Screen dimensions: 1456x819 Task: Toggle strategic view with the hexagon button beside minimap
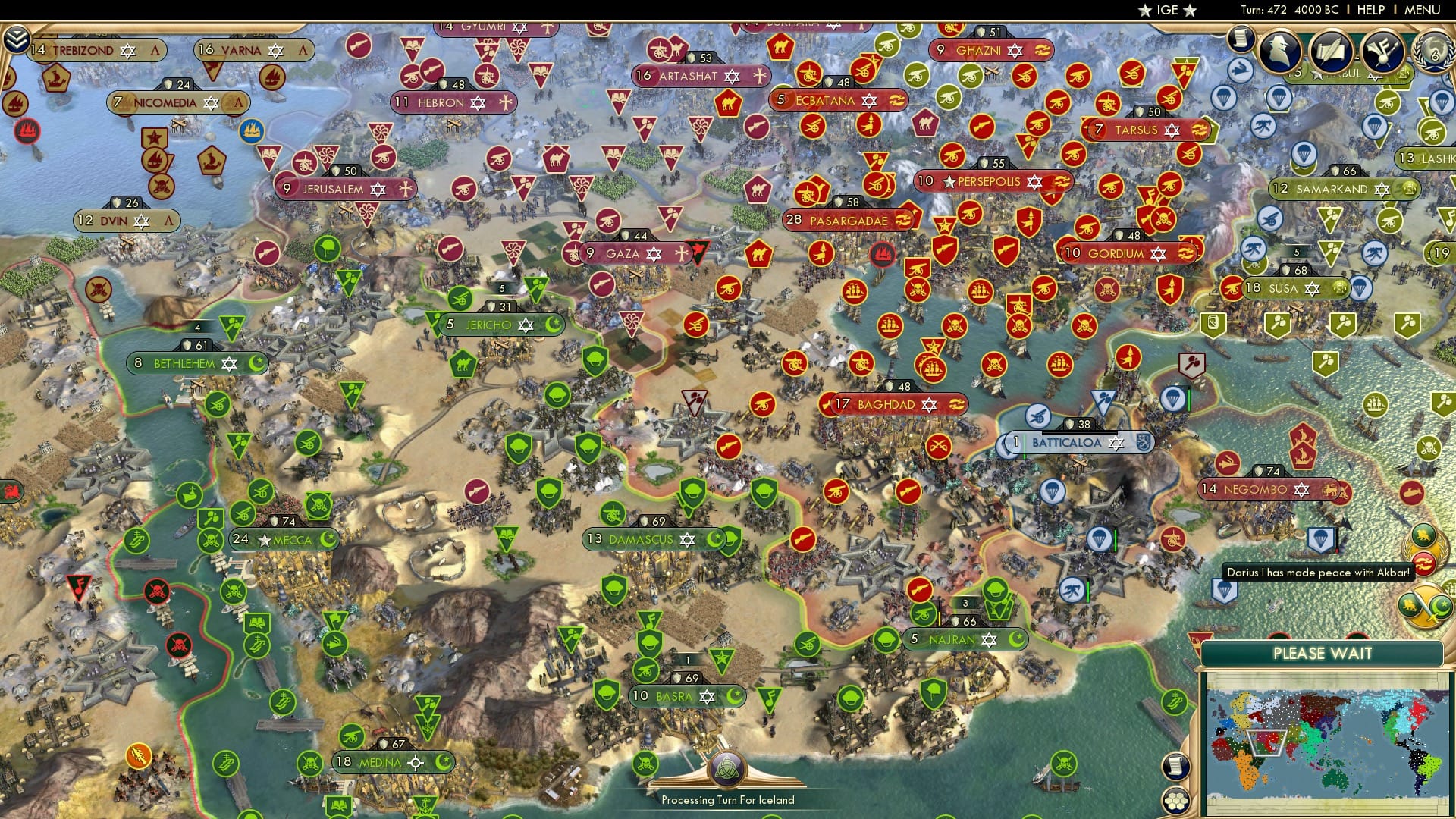[1175, 801]
